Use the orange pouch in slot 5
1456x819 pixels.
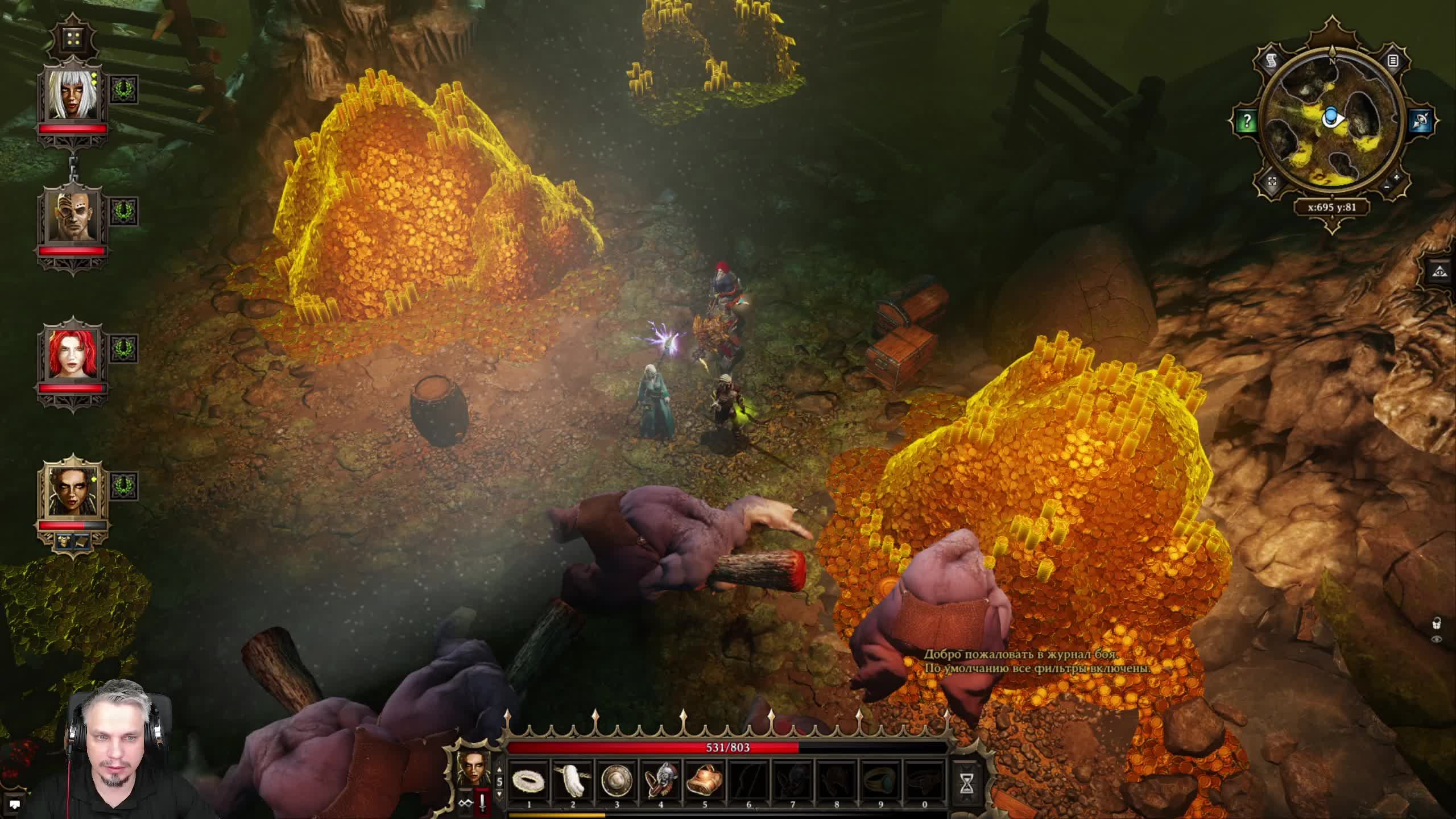click(704, 780)
